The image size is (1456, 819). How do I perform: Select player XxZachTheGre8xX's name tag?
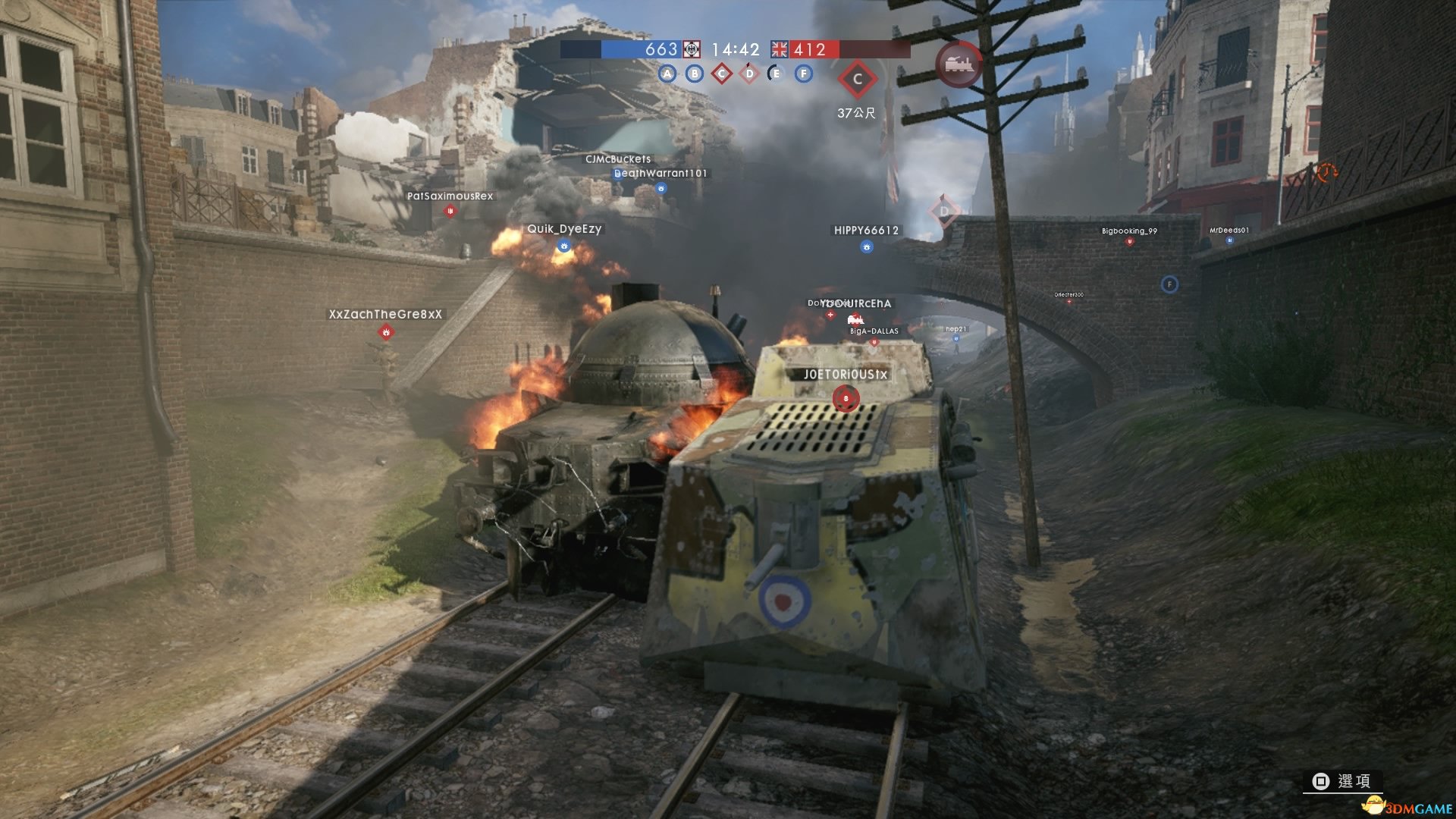[385, 314]
